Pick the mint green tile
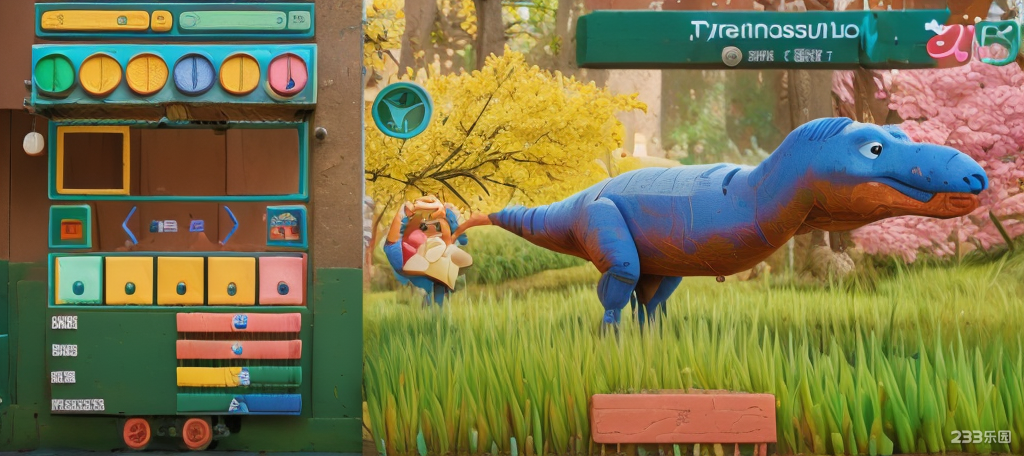The width and height of the screenshot is (1024, 456). pyautogui.click(x=79, y=281)
